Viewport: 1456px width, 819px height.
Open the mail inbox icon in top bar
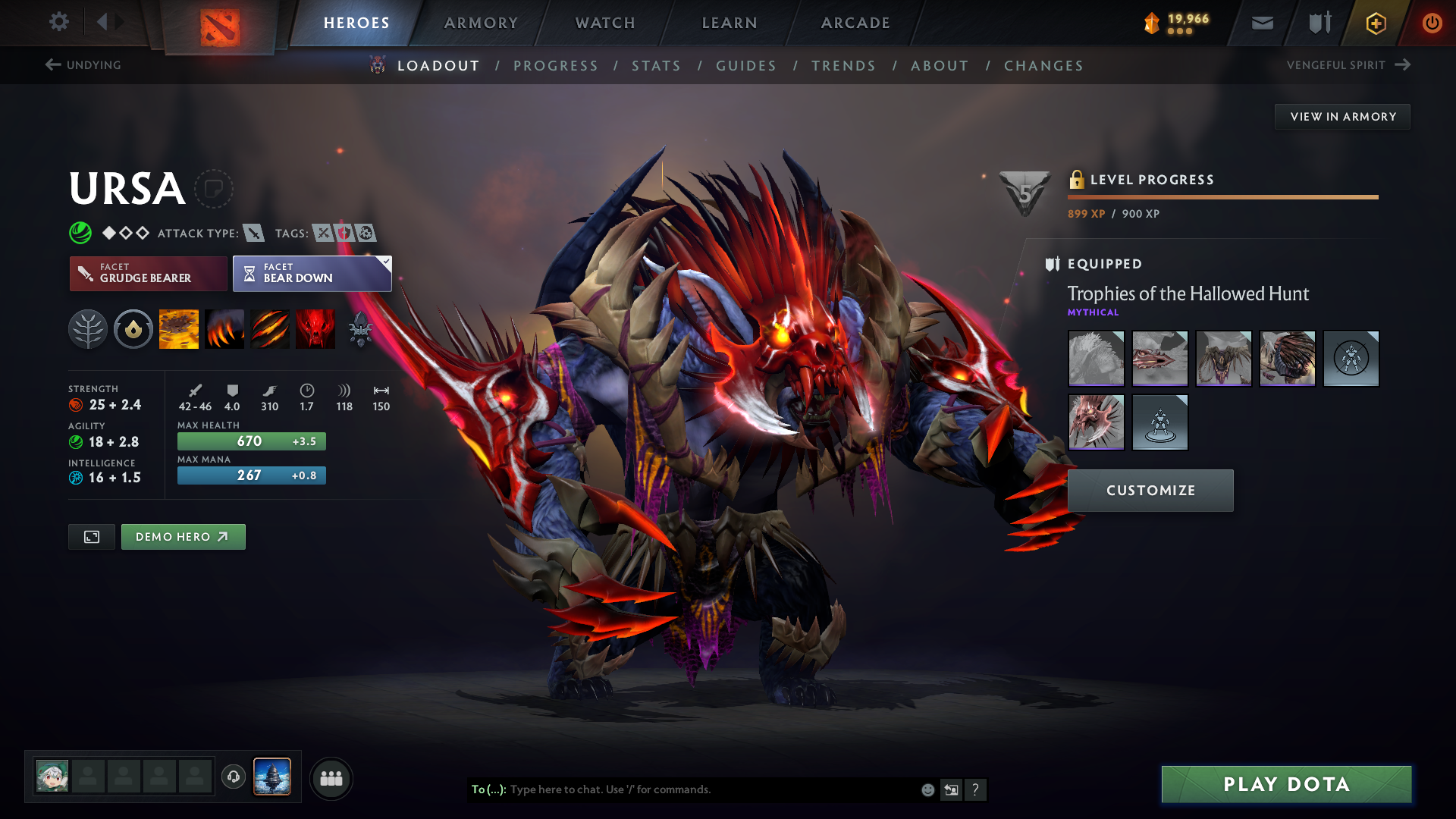(x=1262, y=23)
